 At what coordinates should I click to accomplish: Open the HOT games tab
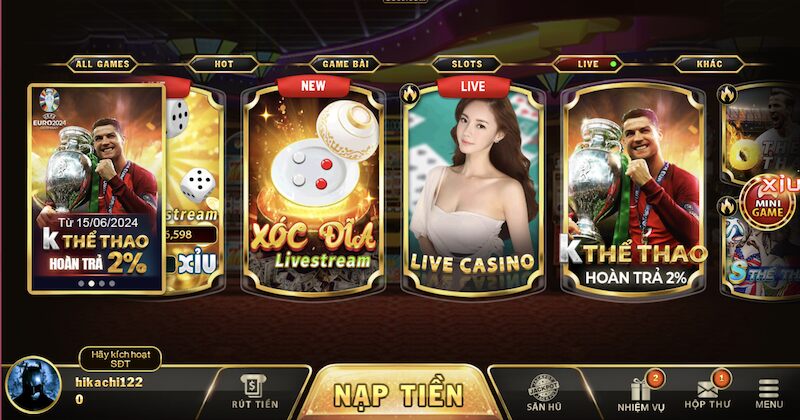coord(223,64)
